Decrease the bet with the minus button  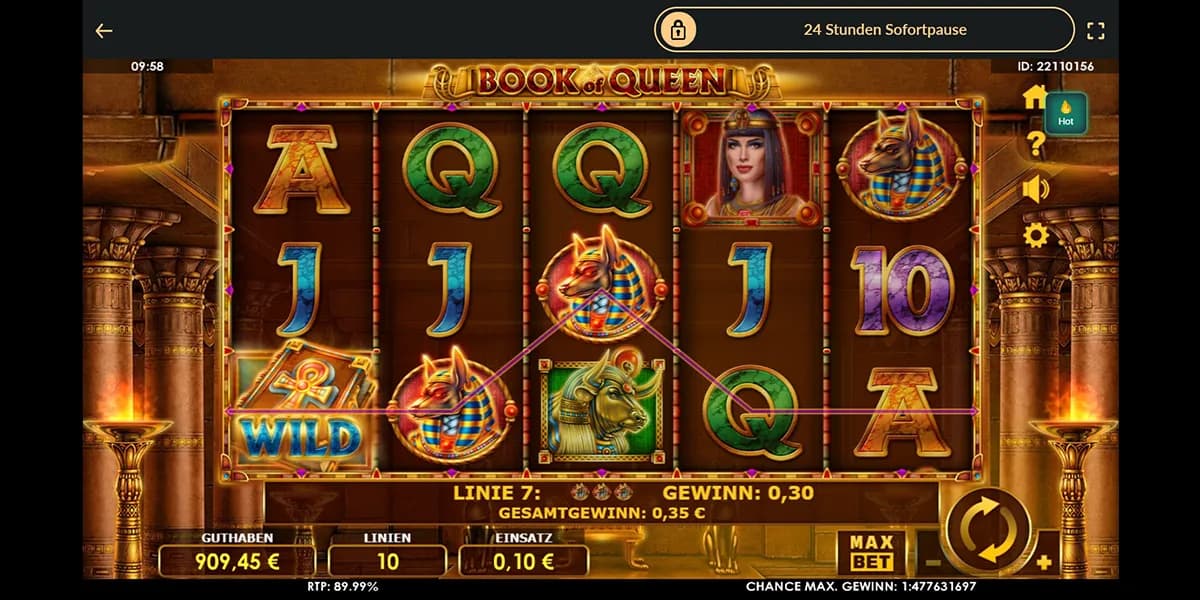point(927,562)
